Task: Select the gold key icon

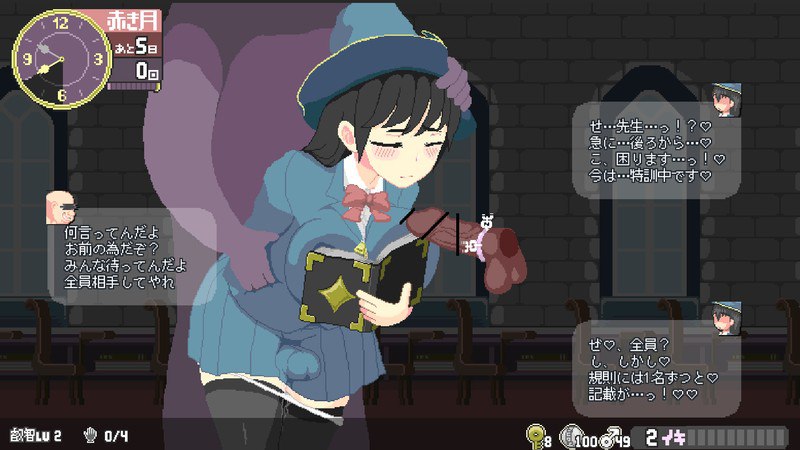Action: 535,435
